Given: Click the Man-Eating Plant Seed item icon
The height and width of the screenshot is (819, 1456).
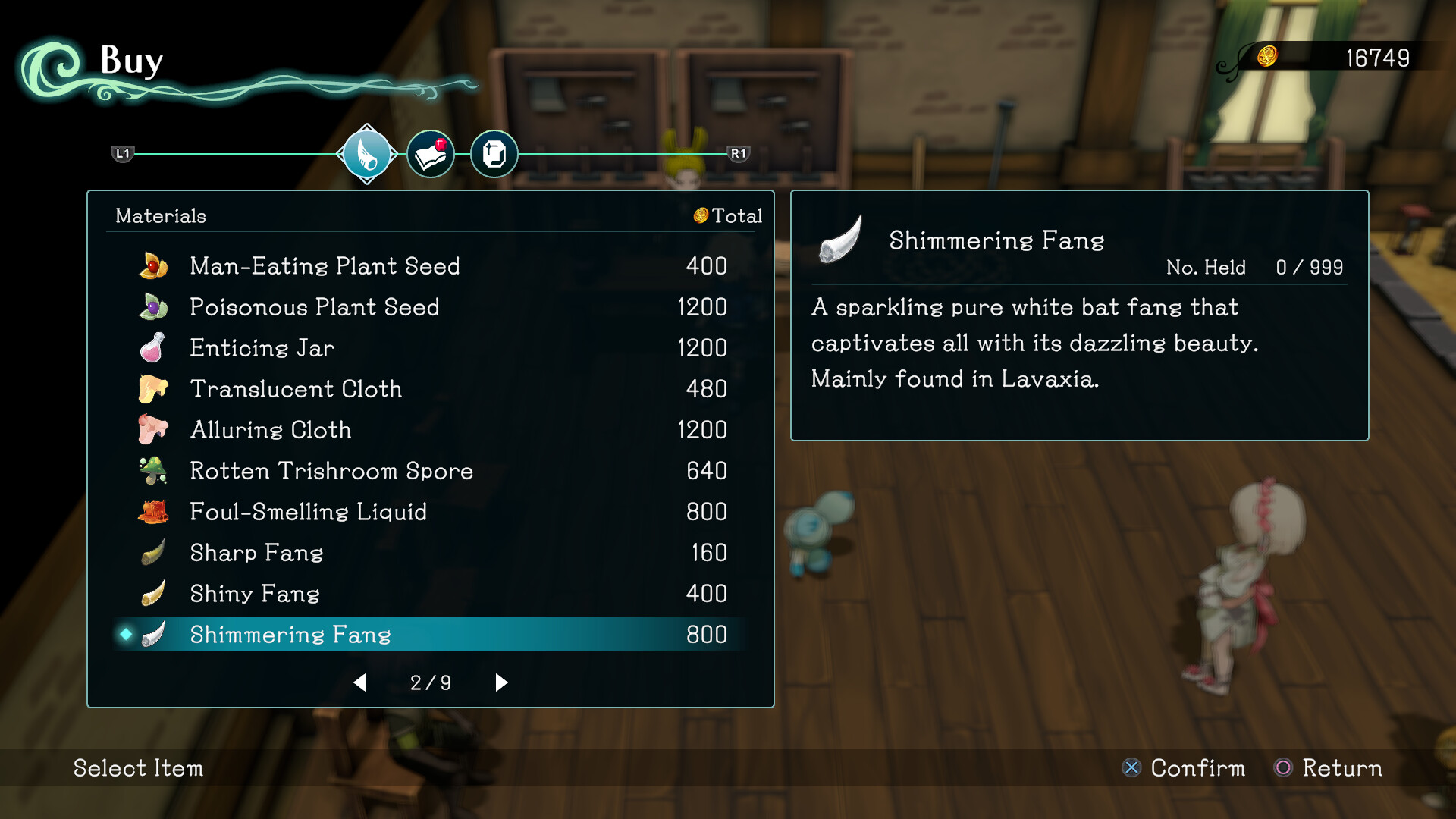Looking at the screenshot, I should point(152,266).
